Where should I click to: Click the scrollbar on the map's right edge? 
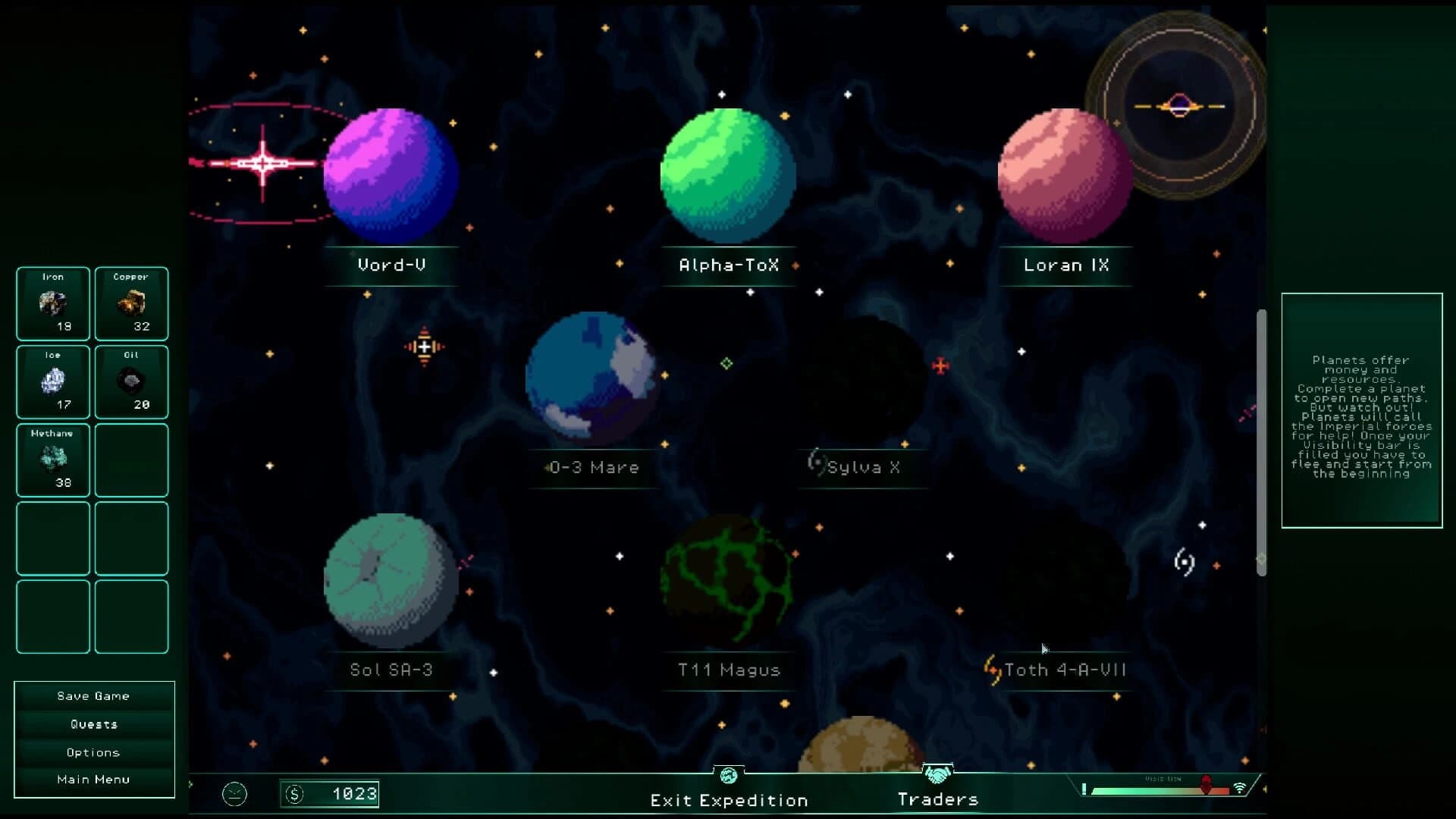pyautogui.click(x=1263, y=440)
